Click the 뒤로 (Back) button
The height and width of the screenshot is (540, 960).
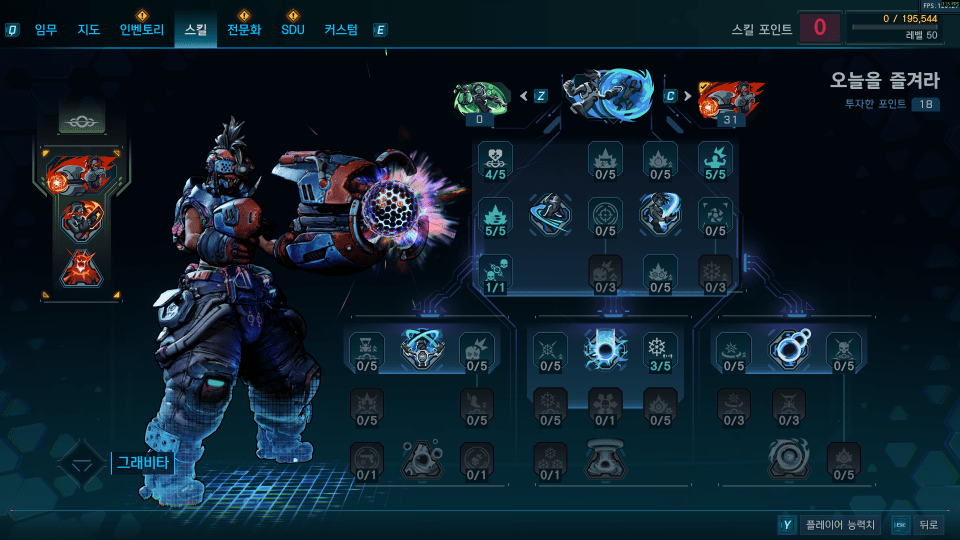pos(929,524)
